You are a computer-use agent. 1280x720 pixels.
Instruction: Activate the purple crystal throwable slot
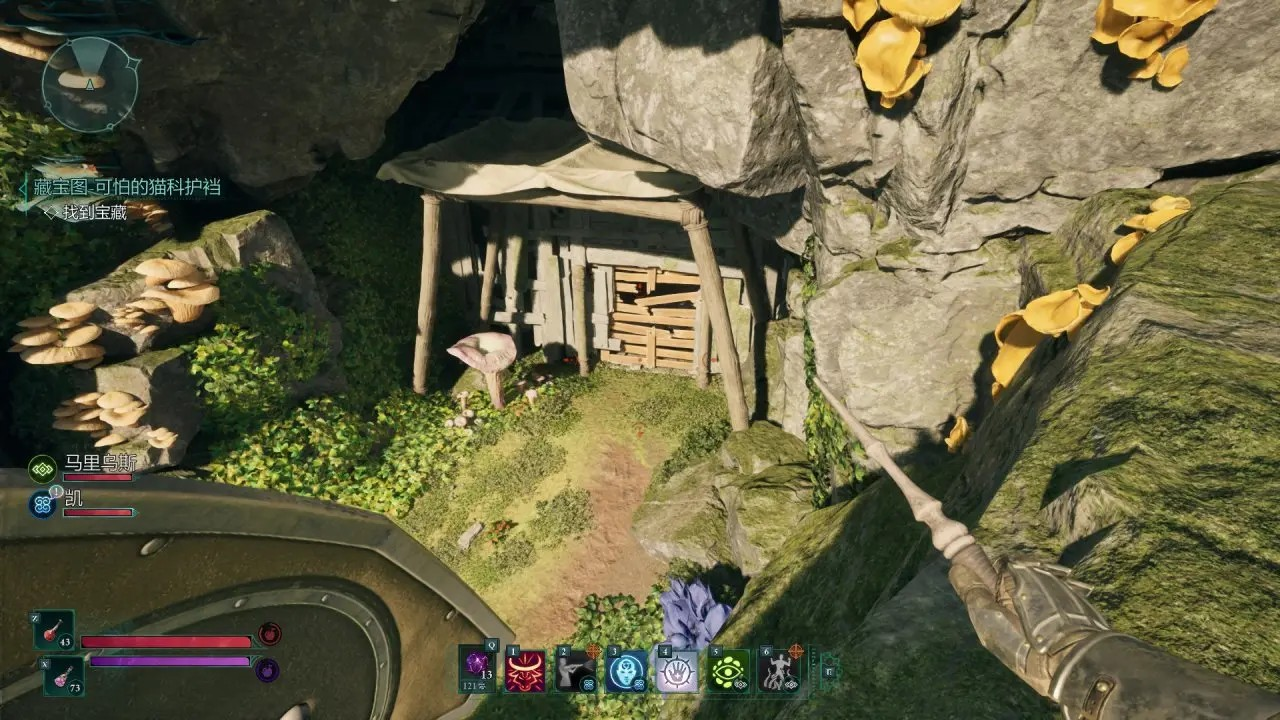pos(477,667)
